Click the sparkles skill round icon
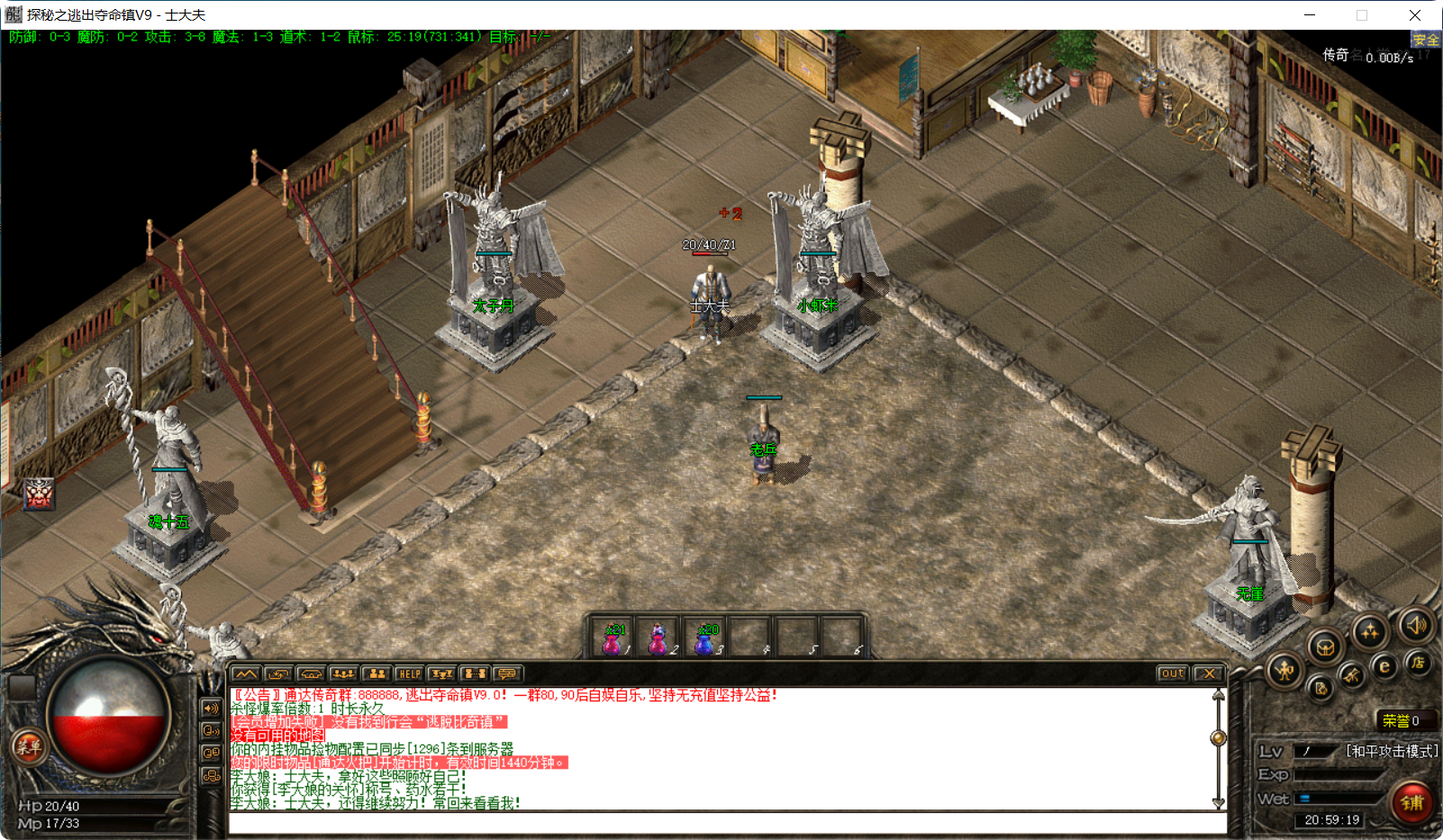This screenshot has height=840, width=1443. [1370, 634]
